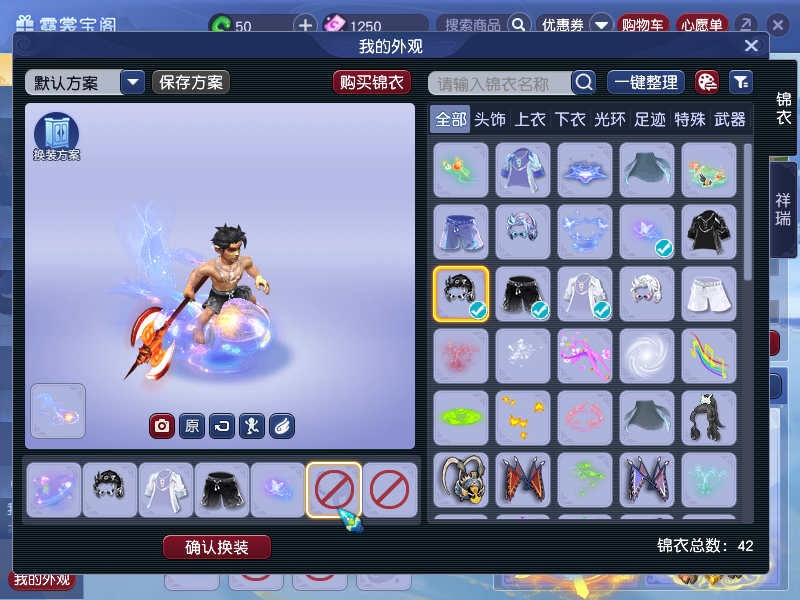
Task: Close the 我的外观 appearance window
Action: (751, 46)
